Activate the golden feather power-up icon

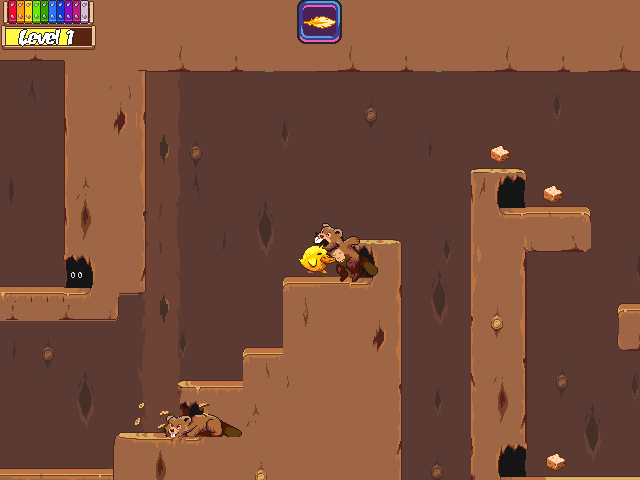coord(319,22)
